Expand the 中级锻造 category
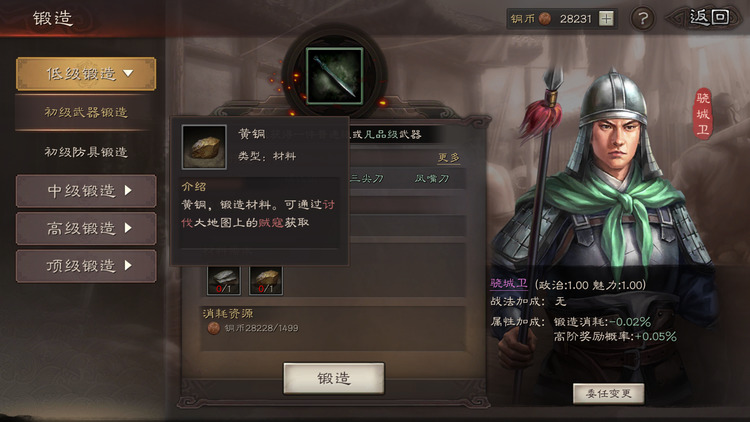Screen dimensions: 750x422 pos(86,191)
